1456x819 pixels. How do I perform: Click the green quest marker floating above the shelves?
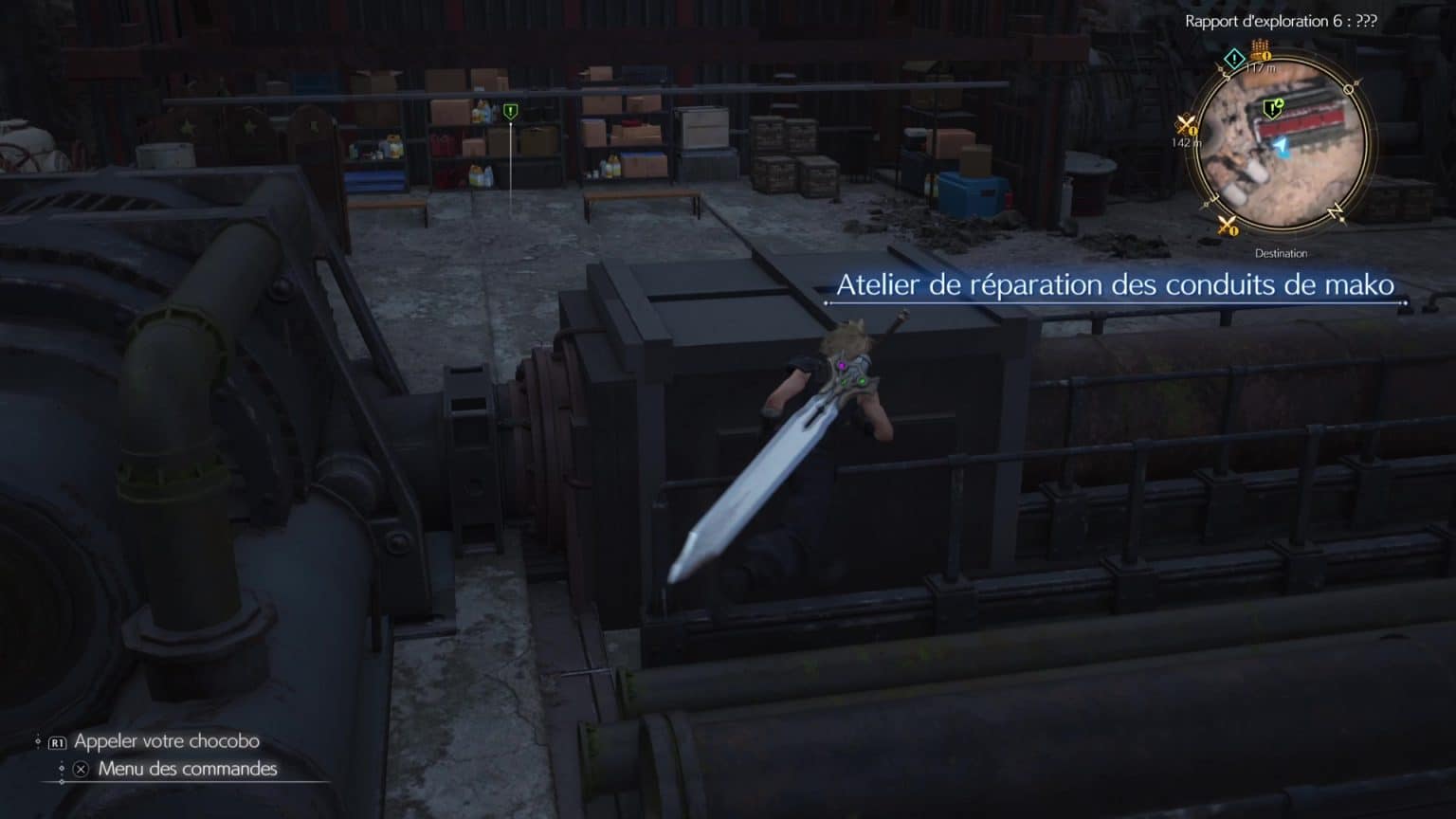click(509, 110)
